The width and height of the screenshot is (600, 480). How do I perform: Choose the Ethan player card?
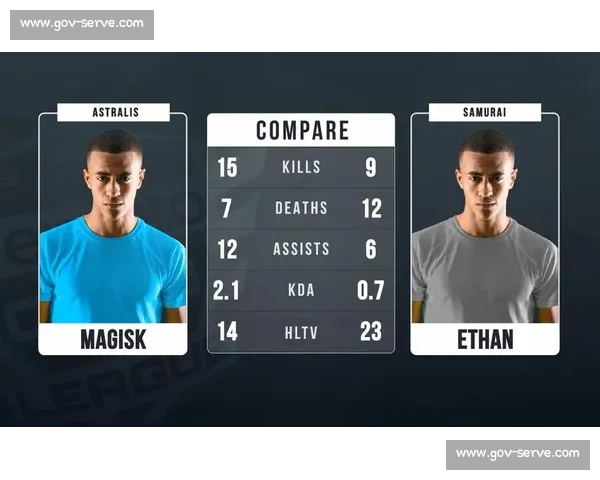485,235
